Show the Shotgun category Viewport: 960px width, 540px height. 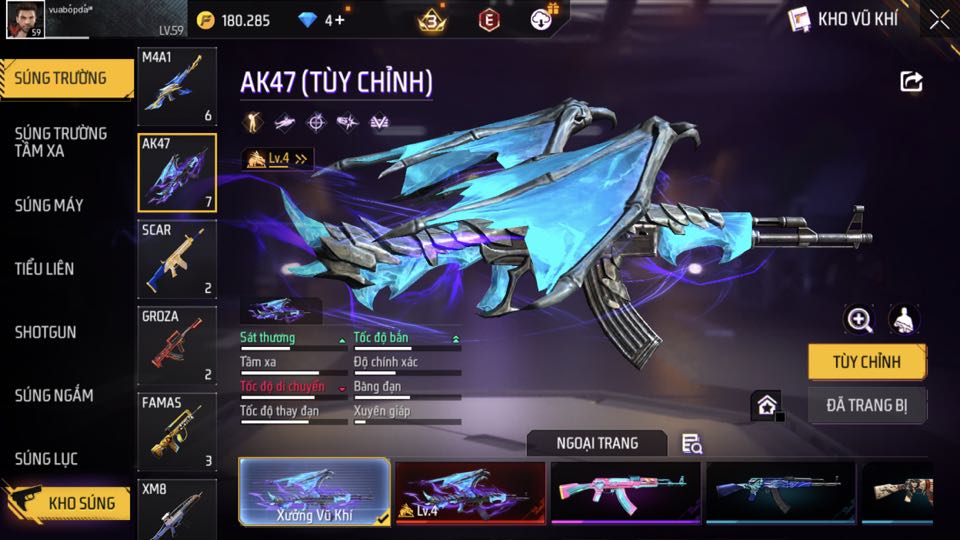click(x=46, y=332)
